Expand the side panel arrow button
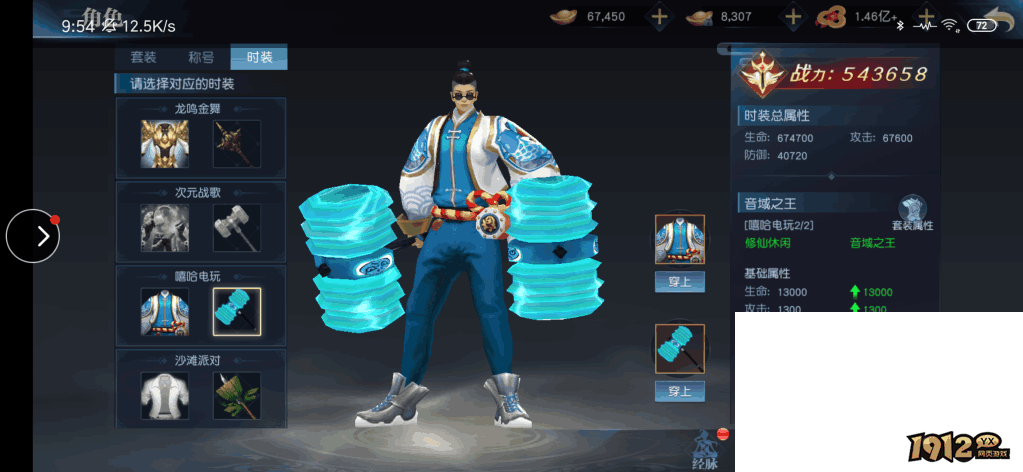 [x=33, y=236]
